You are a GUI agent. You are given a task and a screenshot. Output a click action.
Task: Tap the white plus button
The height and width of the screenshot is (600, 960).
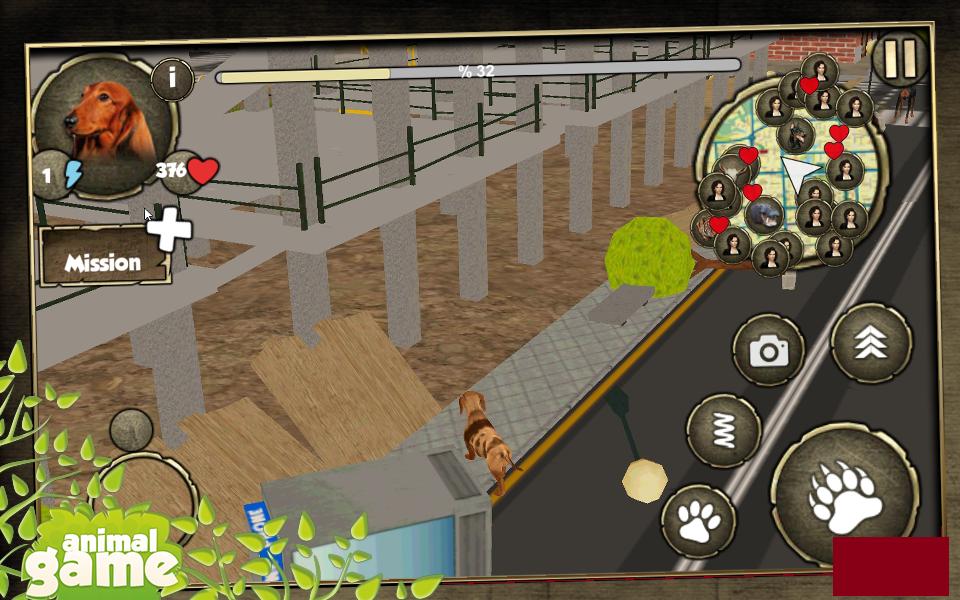(x=169, y=230)
